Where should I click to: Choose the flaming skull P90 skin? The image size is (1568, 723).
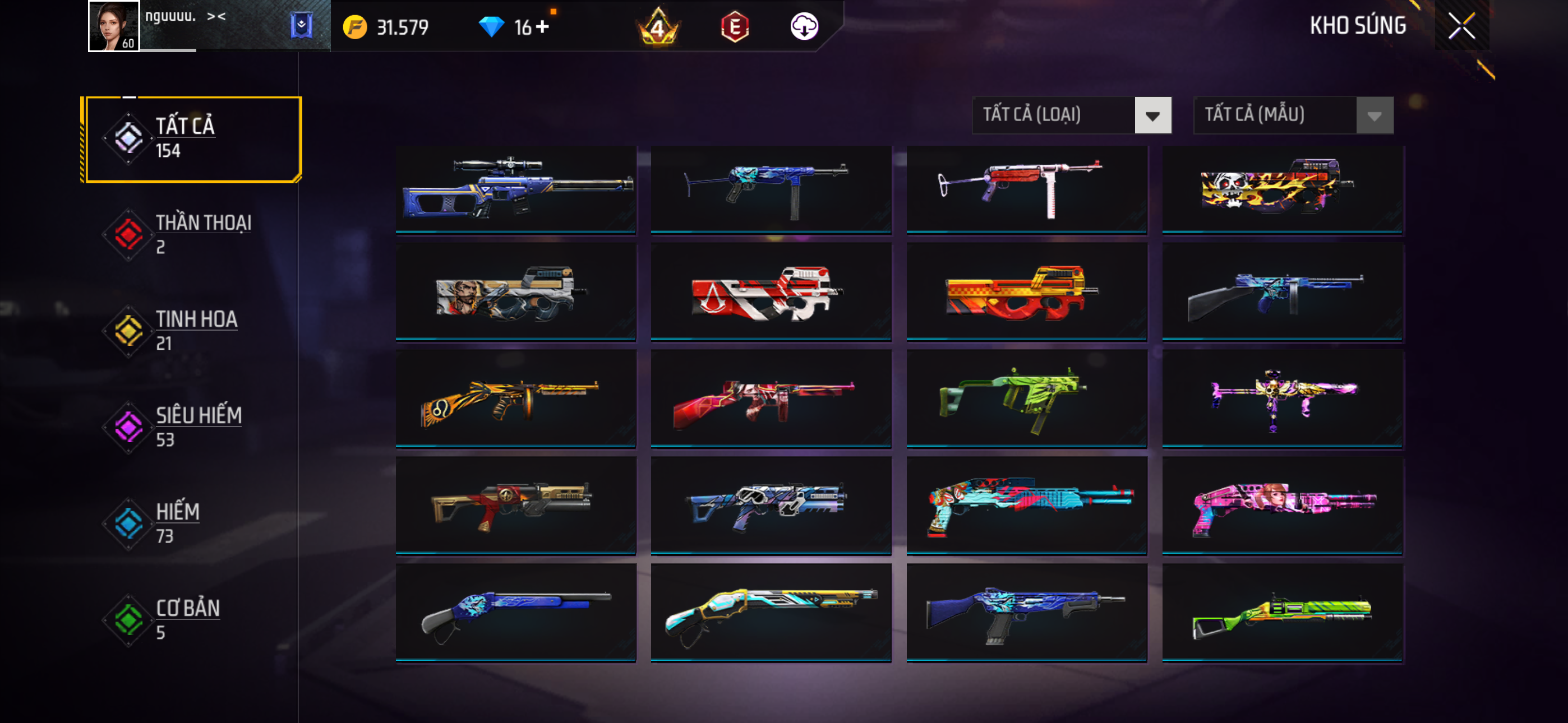point(1282,189)
